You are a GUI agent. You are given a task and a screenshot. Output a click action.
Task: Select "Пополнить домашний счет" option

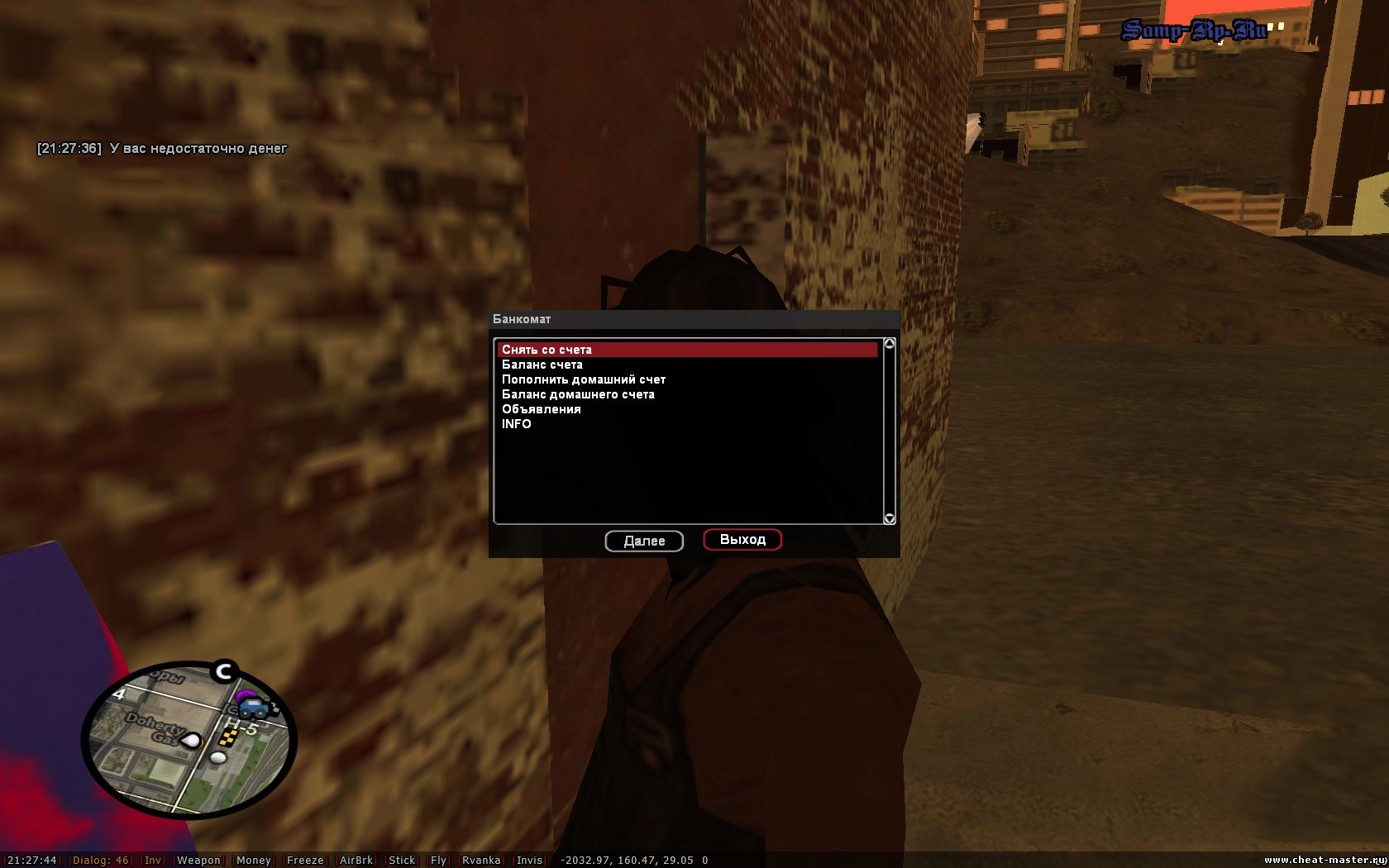click(583, 379)
